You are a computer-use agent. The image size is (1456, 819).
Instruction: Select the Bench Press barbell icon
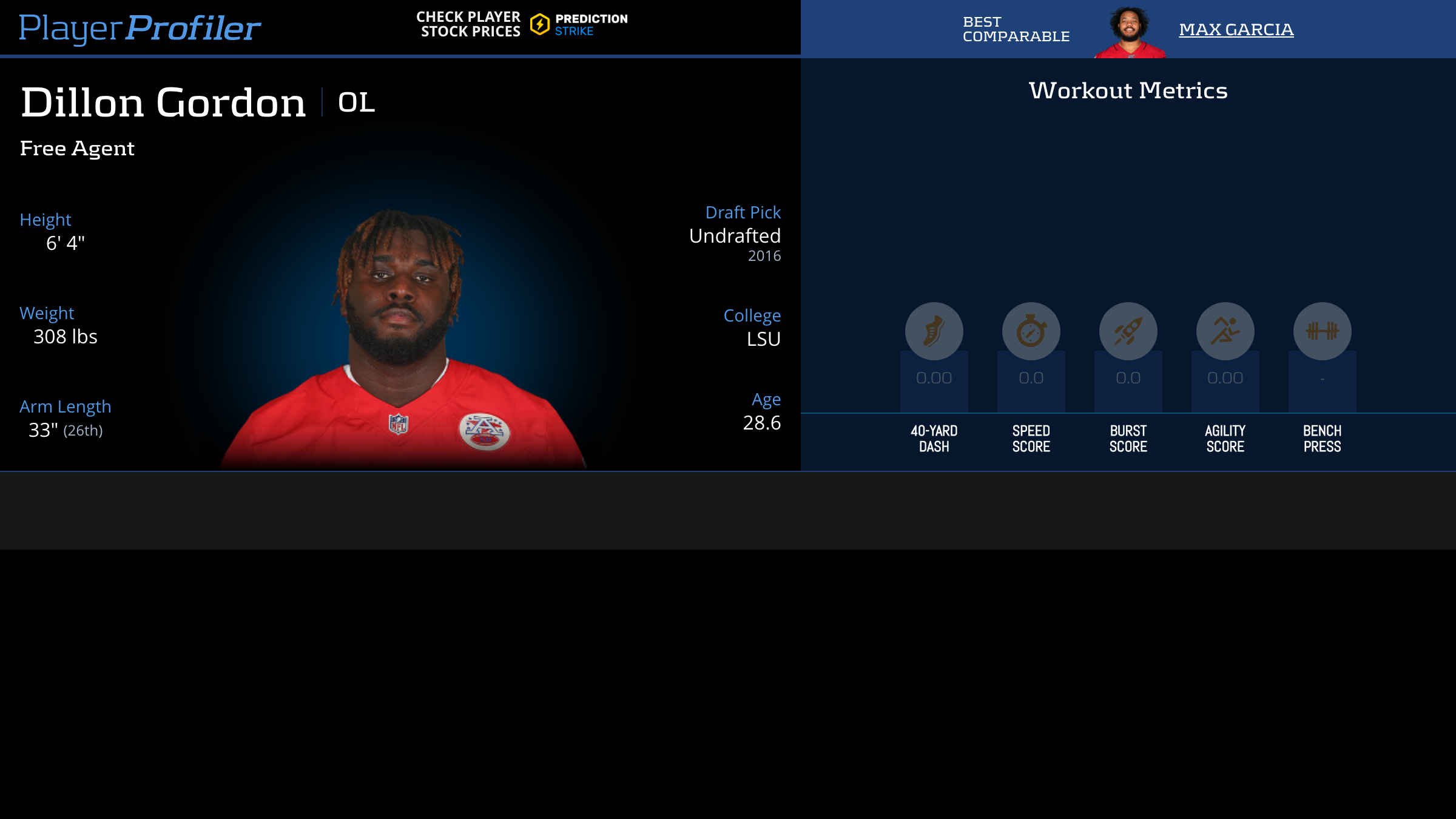coord(1321,331)
